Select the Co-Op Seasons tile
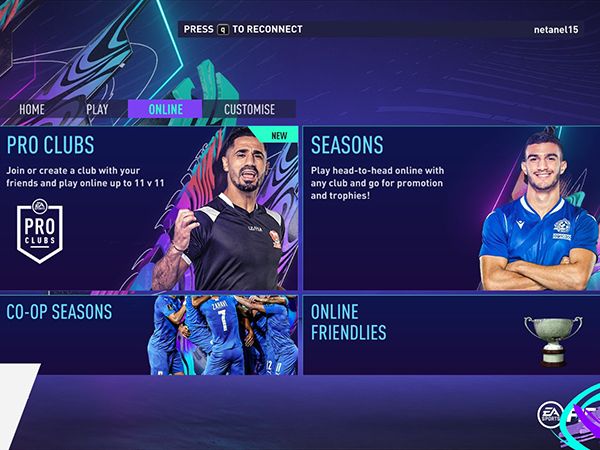The width and height of the screenshot is (600, 450). [x=148, y=334]
